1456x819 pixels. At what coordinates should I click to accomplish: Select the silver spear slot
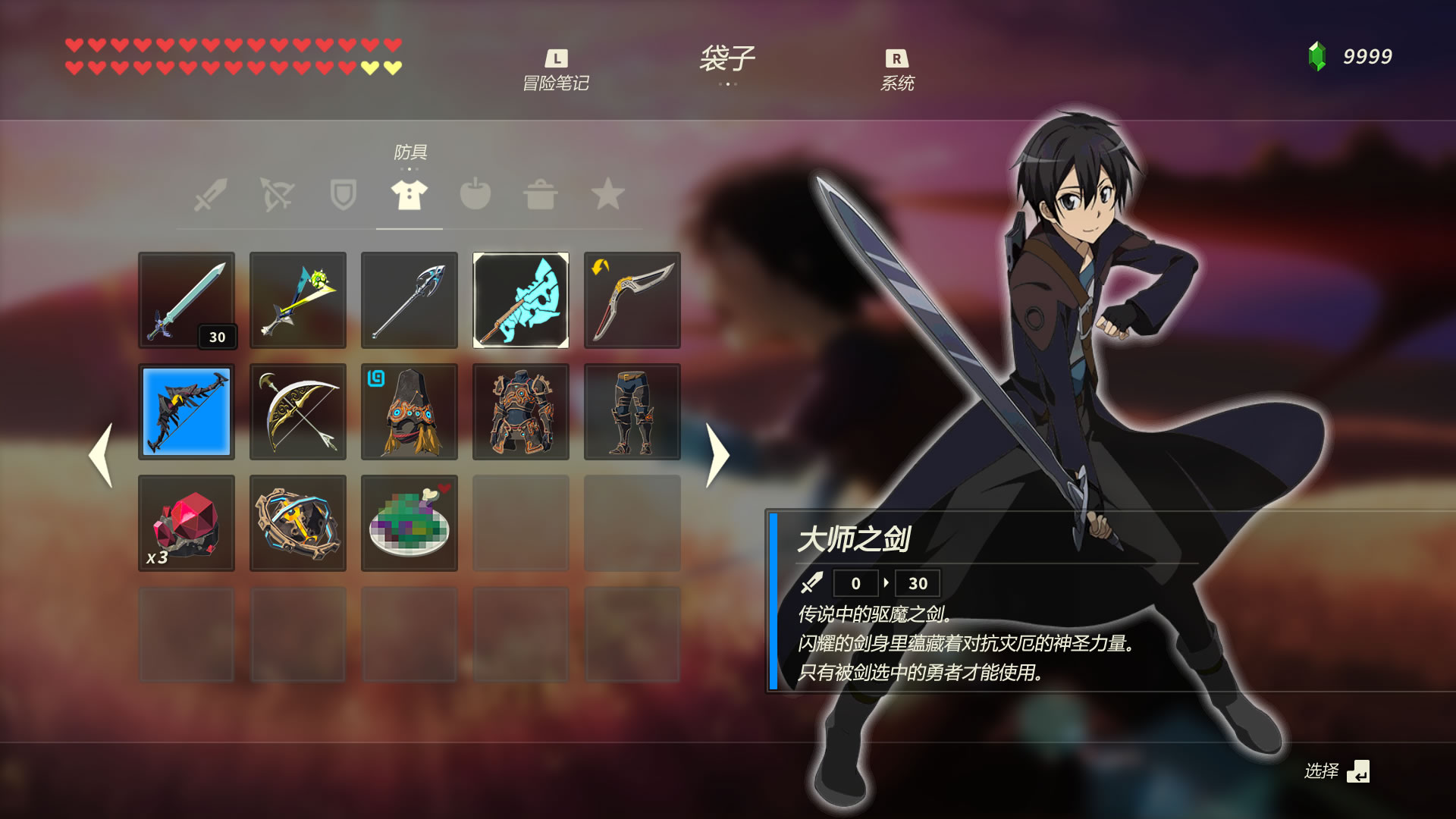(409, 300)
